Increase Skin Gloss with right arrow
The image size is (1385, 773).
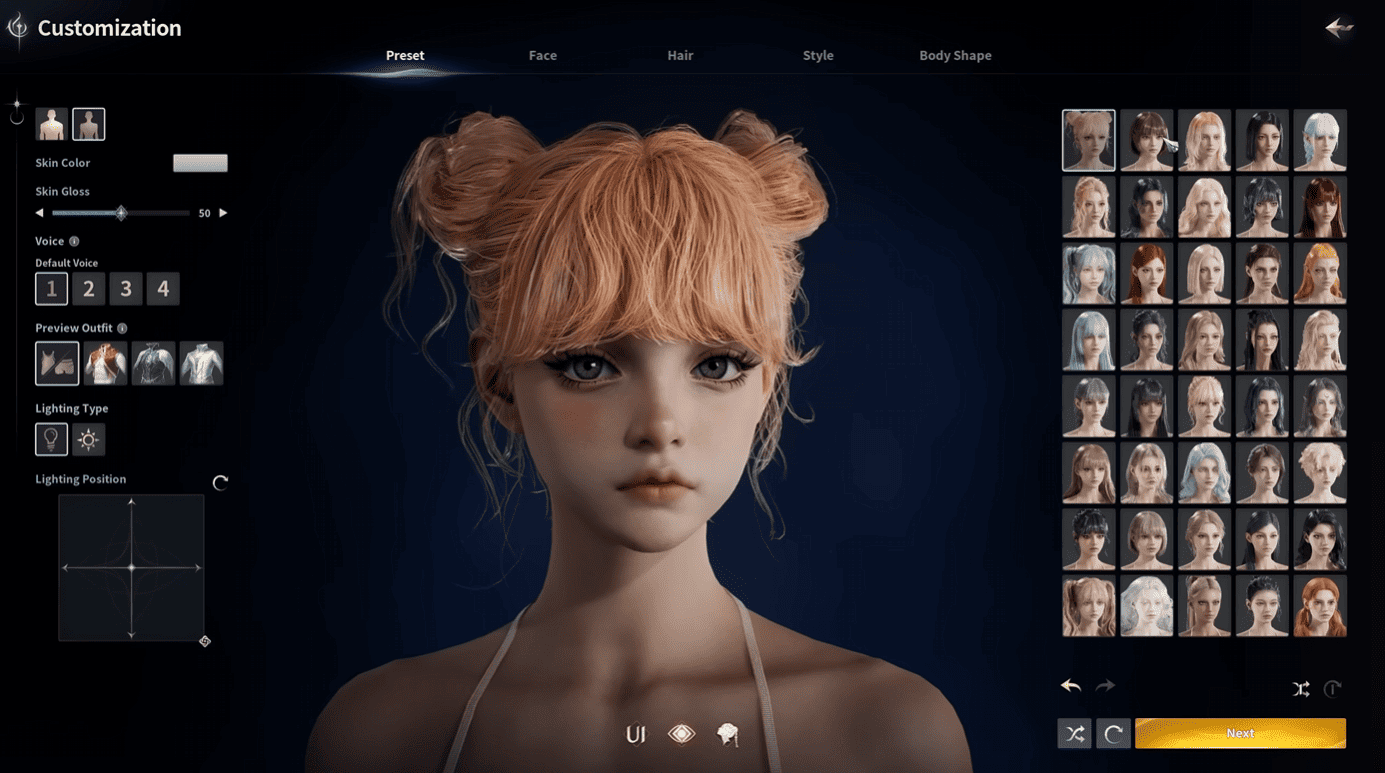pyautogui.click(x=223, y=213)
